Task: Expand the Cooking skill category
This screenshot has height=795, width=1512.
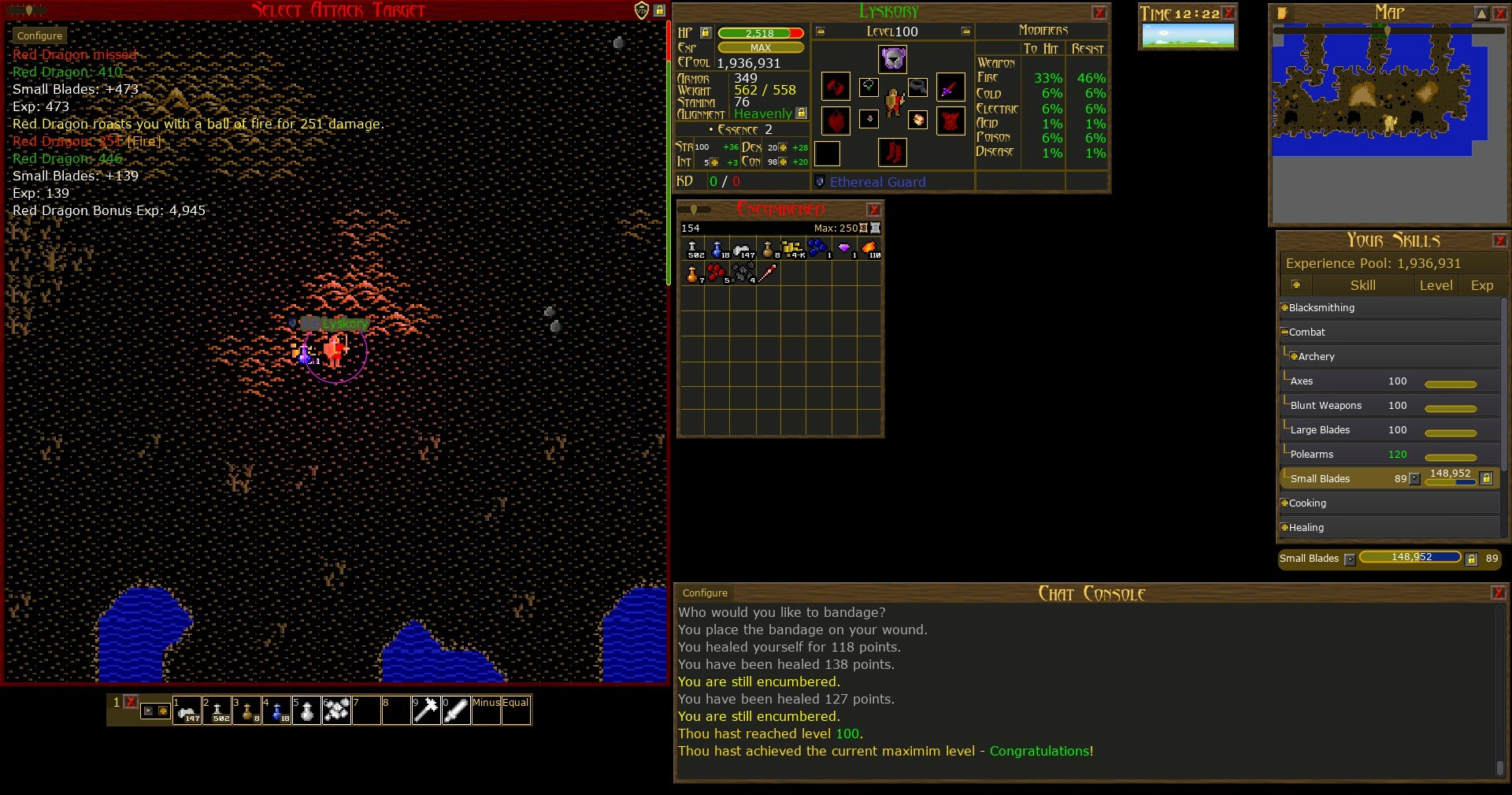Action: [1284, 503]
